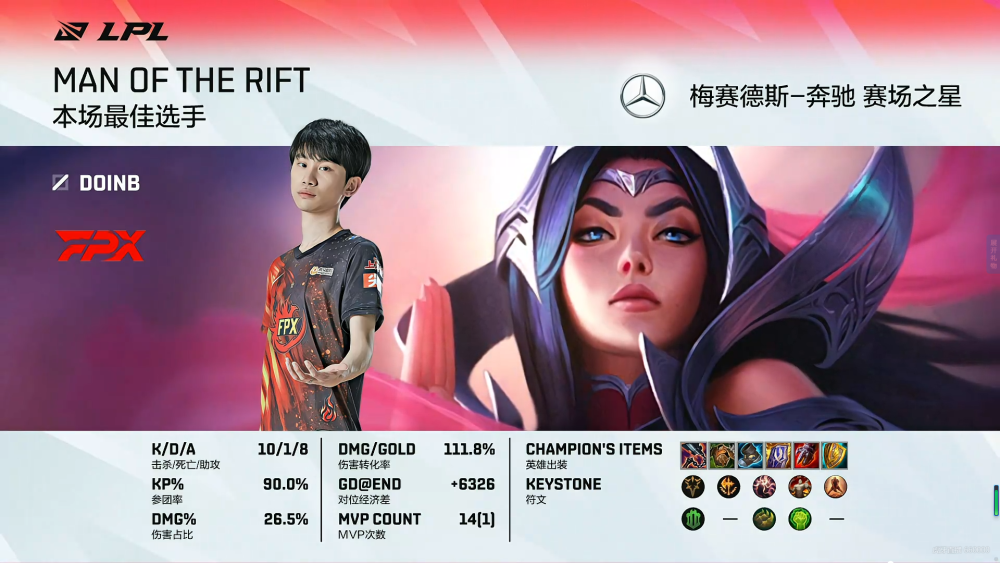The width and height of the screenshot is (1000, 563).
Task: Click the Sterak's Gage claw gauntlet icon
Action: 806,456
